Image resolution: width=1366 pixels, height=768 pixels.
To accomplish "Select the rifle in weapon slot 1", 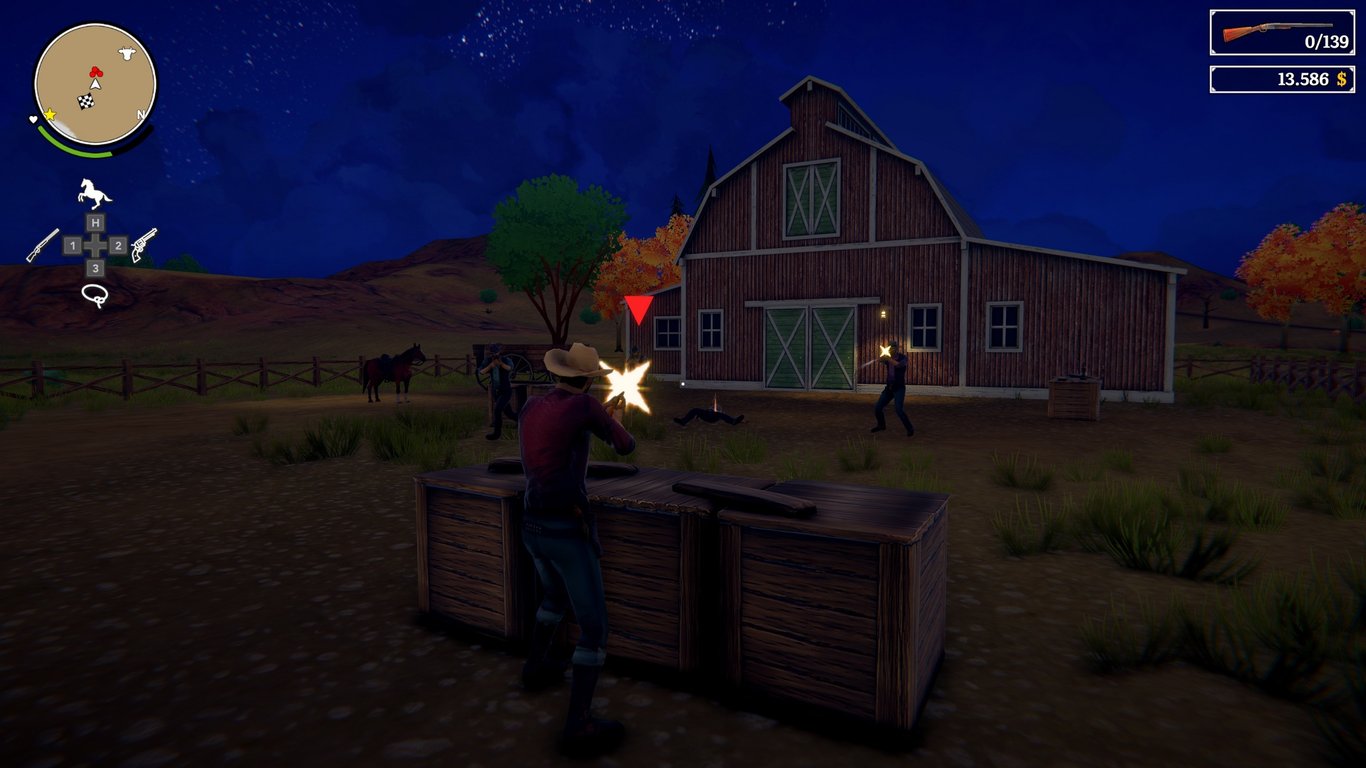I will [x=73, y=245].
